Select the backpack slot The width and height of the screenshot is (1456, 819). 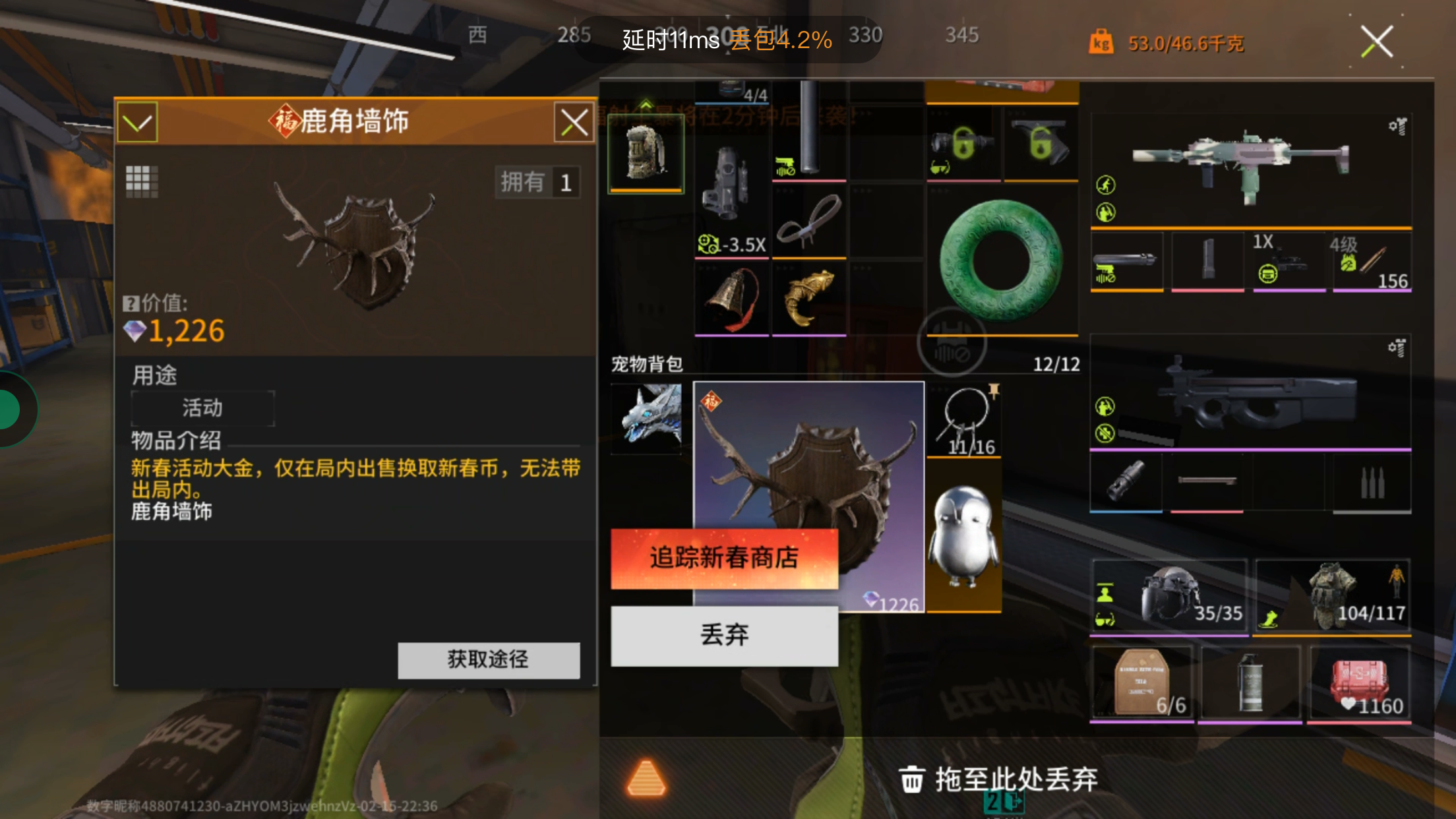tap(646, 153)
